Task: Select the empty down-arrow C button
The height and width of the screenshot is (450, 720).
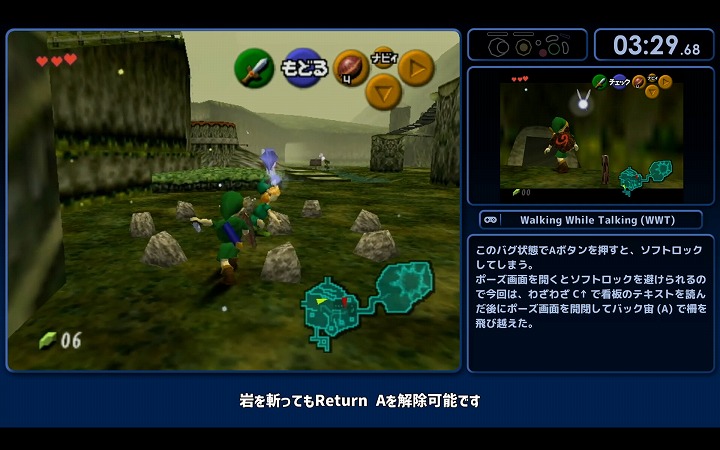Action: click(383, 92)
